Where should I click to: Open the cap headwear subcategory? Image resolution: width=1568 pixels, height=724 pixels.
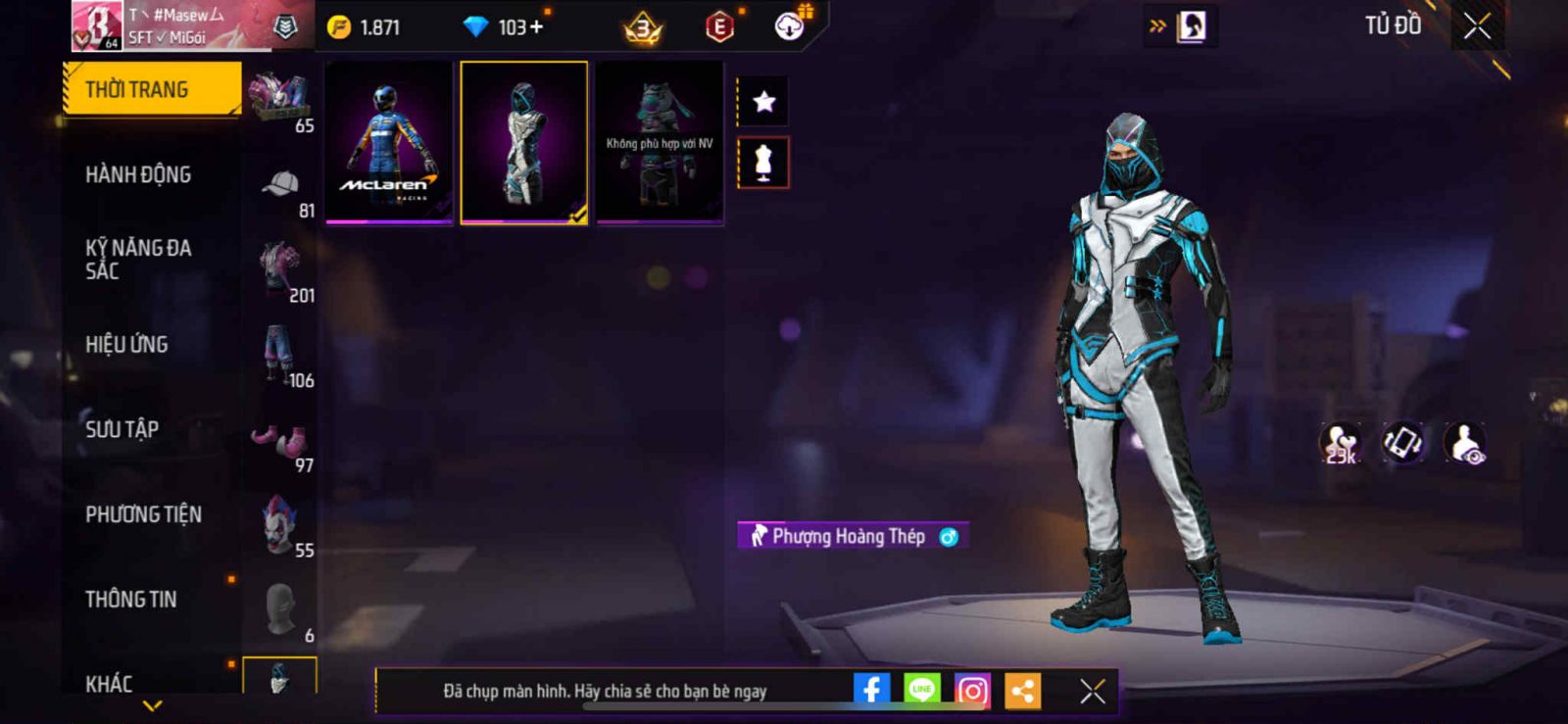[281, 184]
